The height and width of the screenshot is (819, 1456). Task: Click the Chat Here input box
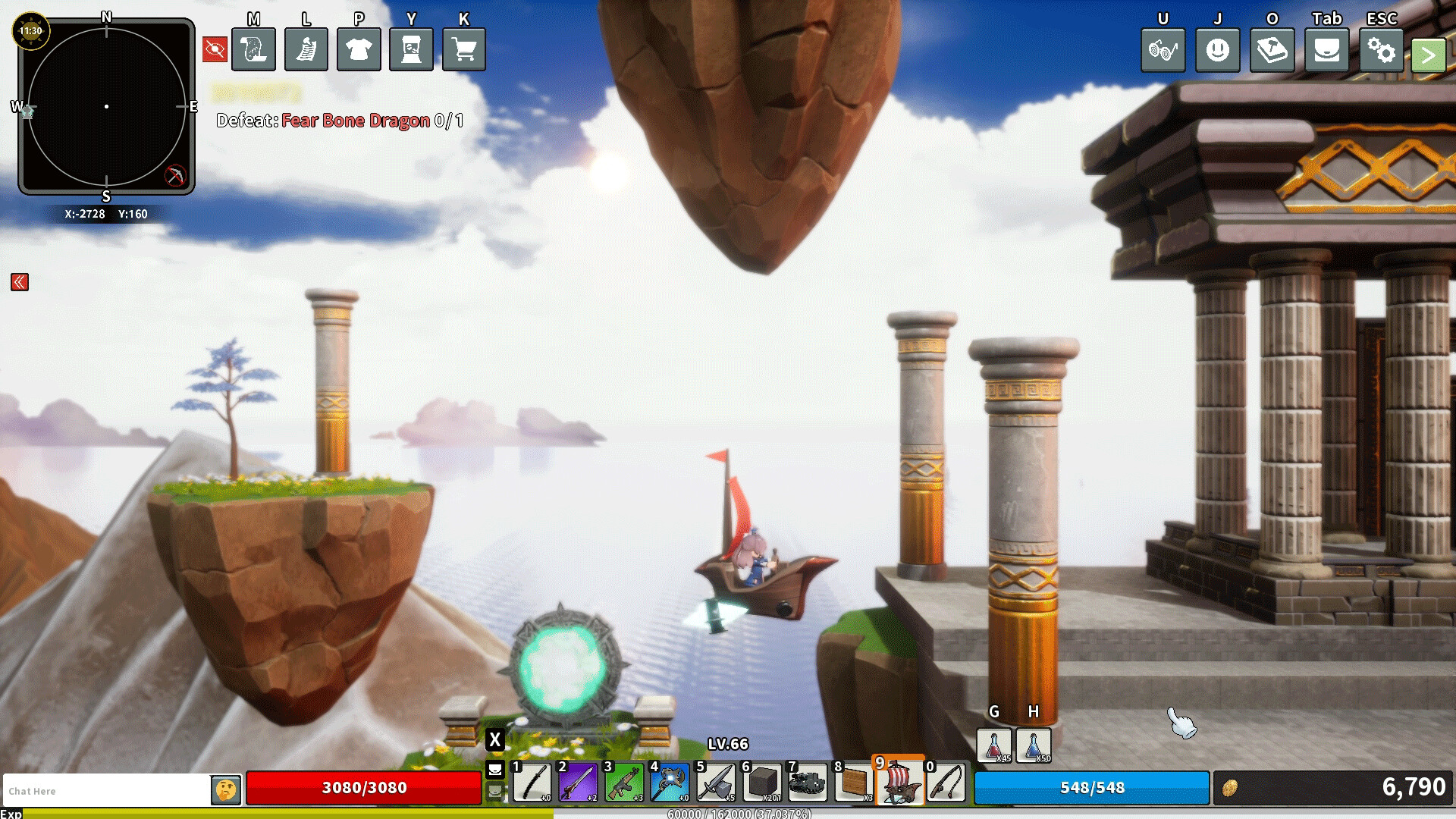click(106, 791)
